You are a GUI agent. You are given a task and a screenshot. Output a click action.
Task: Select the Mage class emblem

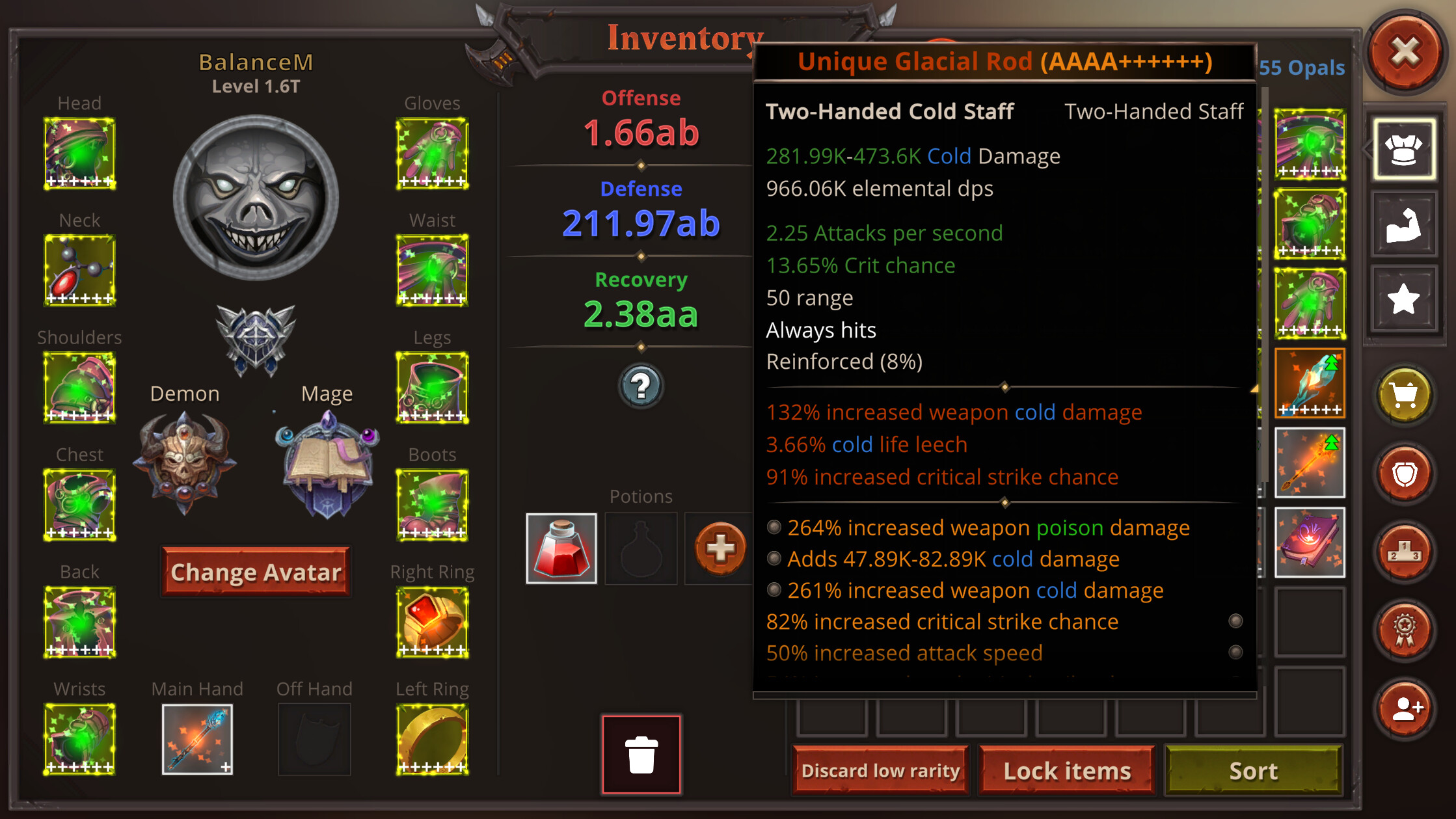pos(327,463)
